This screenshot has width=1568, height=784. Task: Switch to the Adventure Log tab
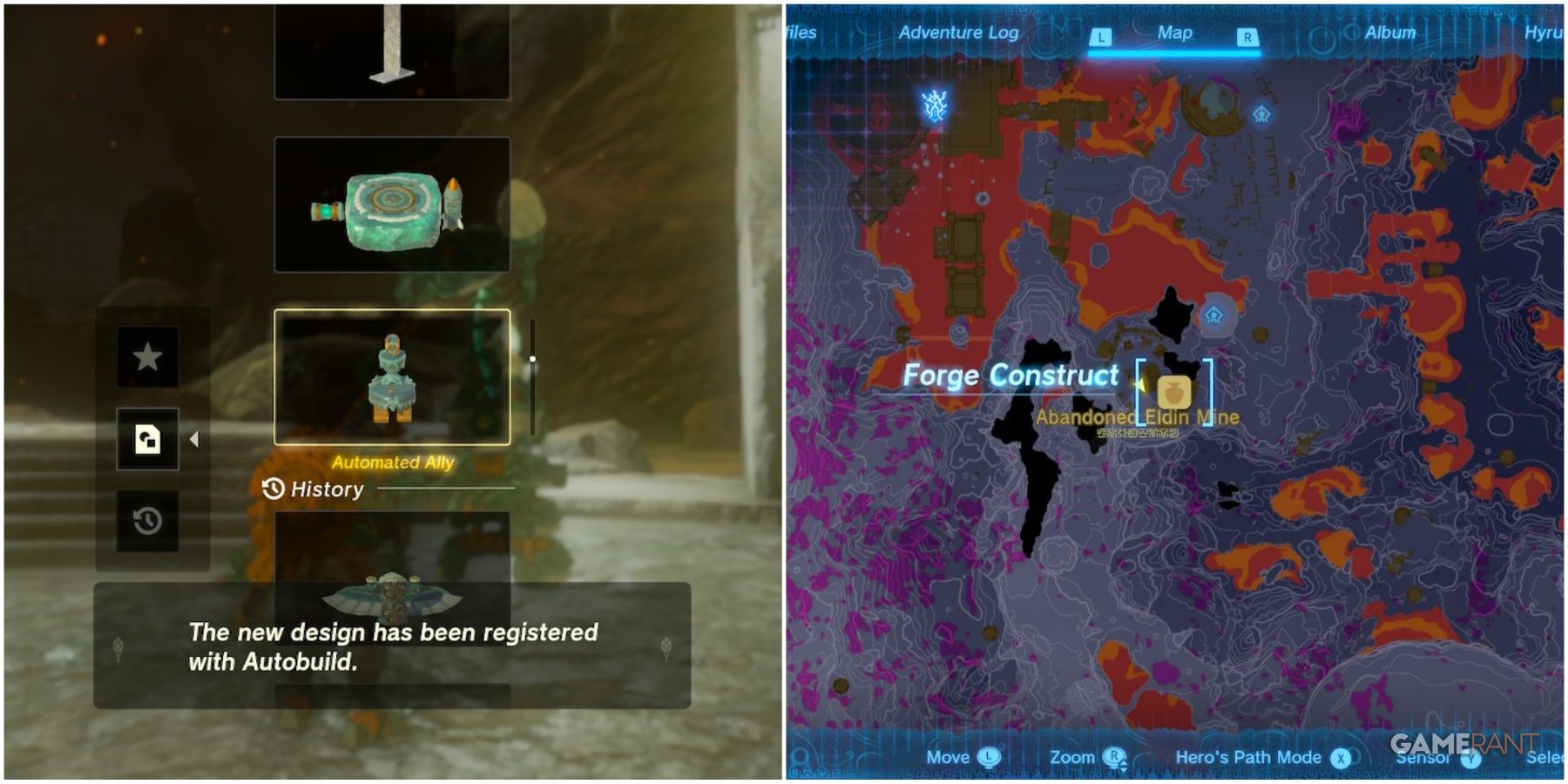click(958, 32)
